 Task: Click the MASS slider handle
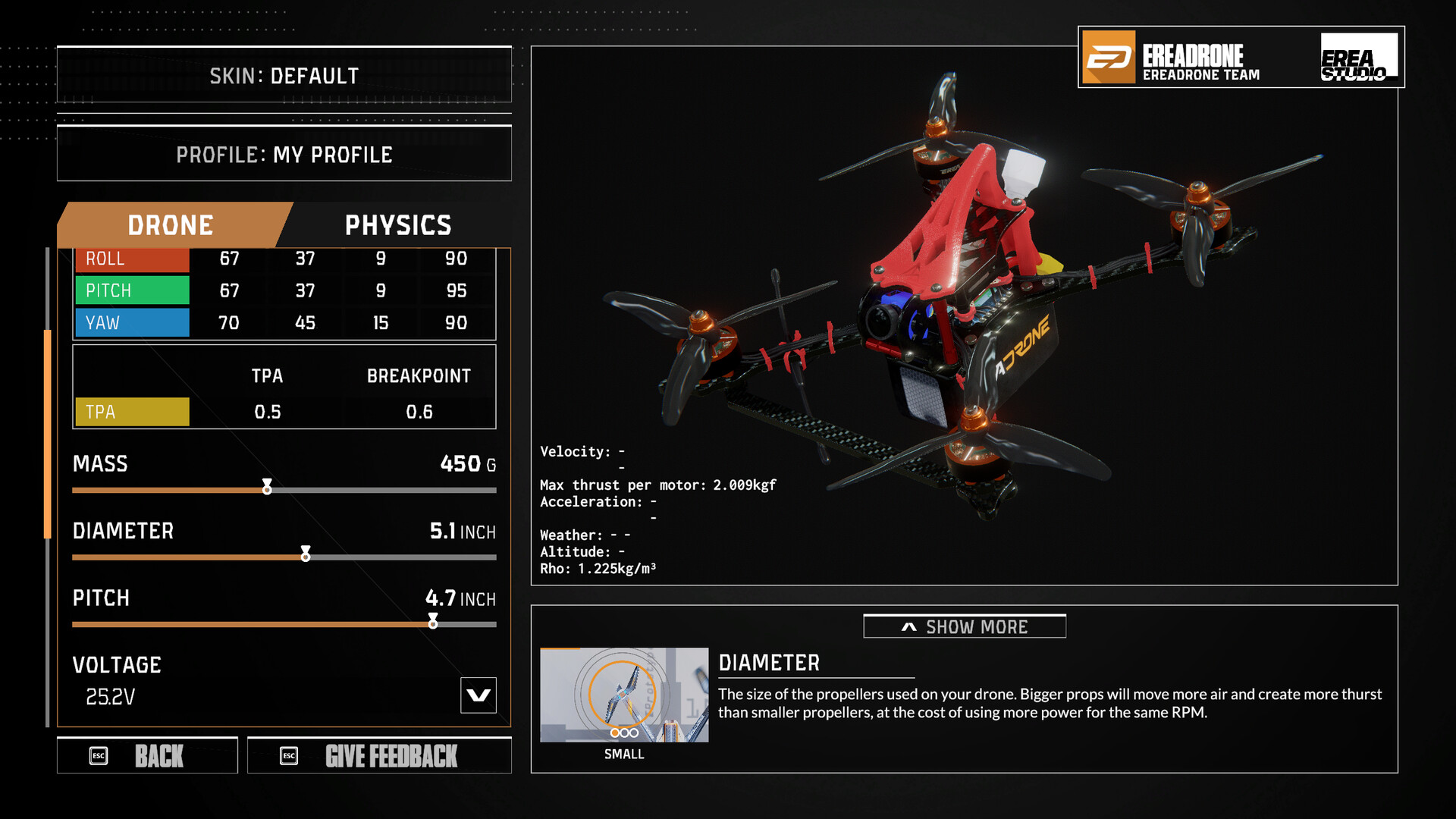point(267,489)
